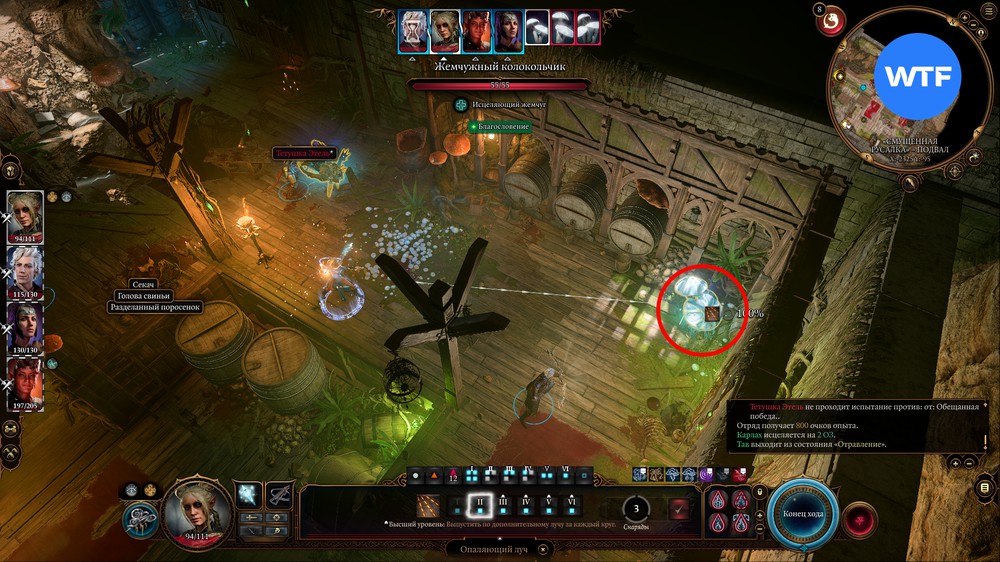Click the "Конец хода" end turn button
Image resolution: width=1000 pixels, height=562 pixels.
(x=802, y=514)
